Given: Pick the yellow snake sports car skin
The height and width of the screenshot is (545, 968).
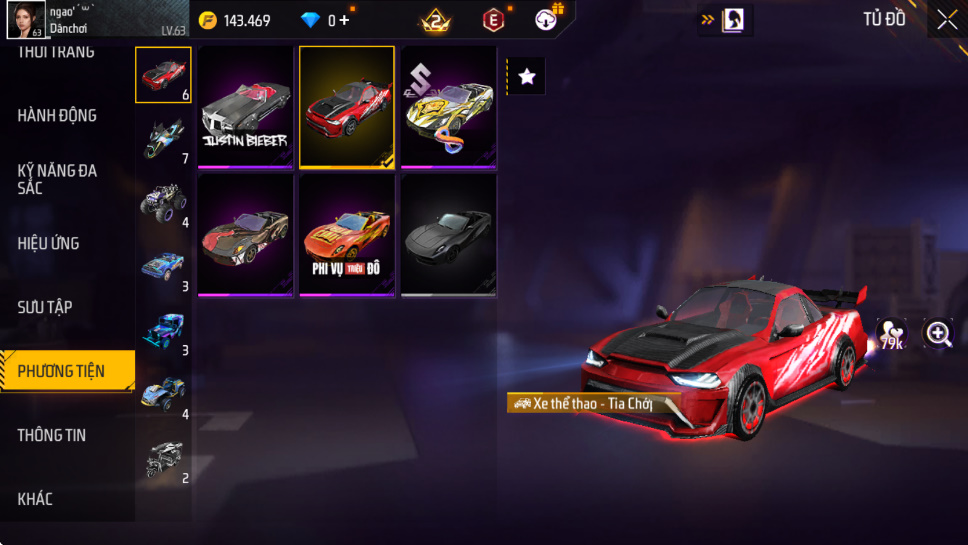Looking at the screenshot, I should 449,107.
